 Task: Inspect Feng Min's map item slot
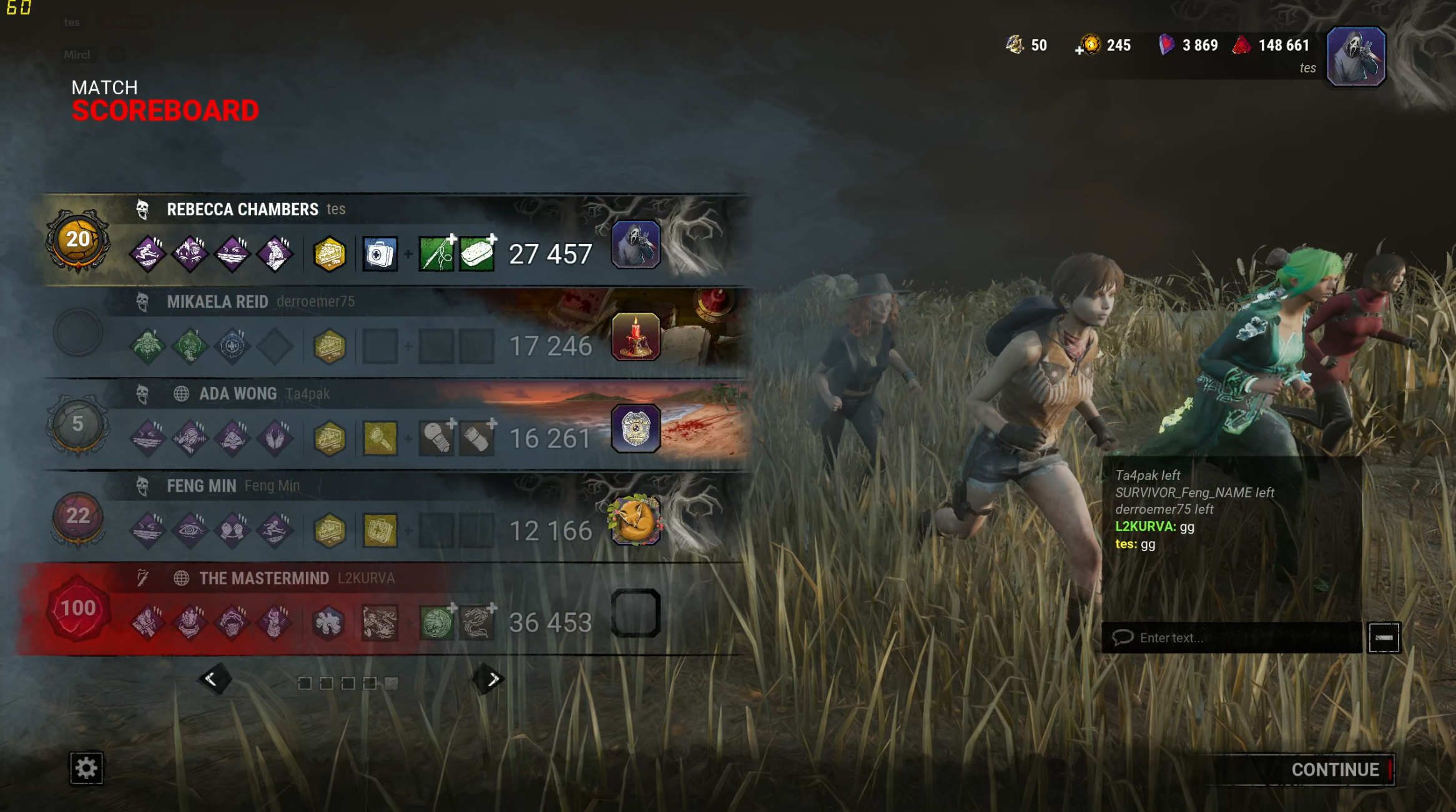380,531
